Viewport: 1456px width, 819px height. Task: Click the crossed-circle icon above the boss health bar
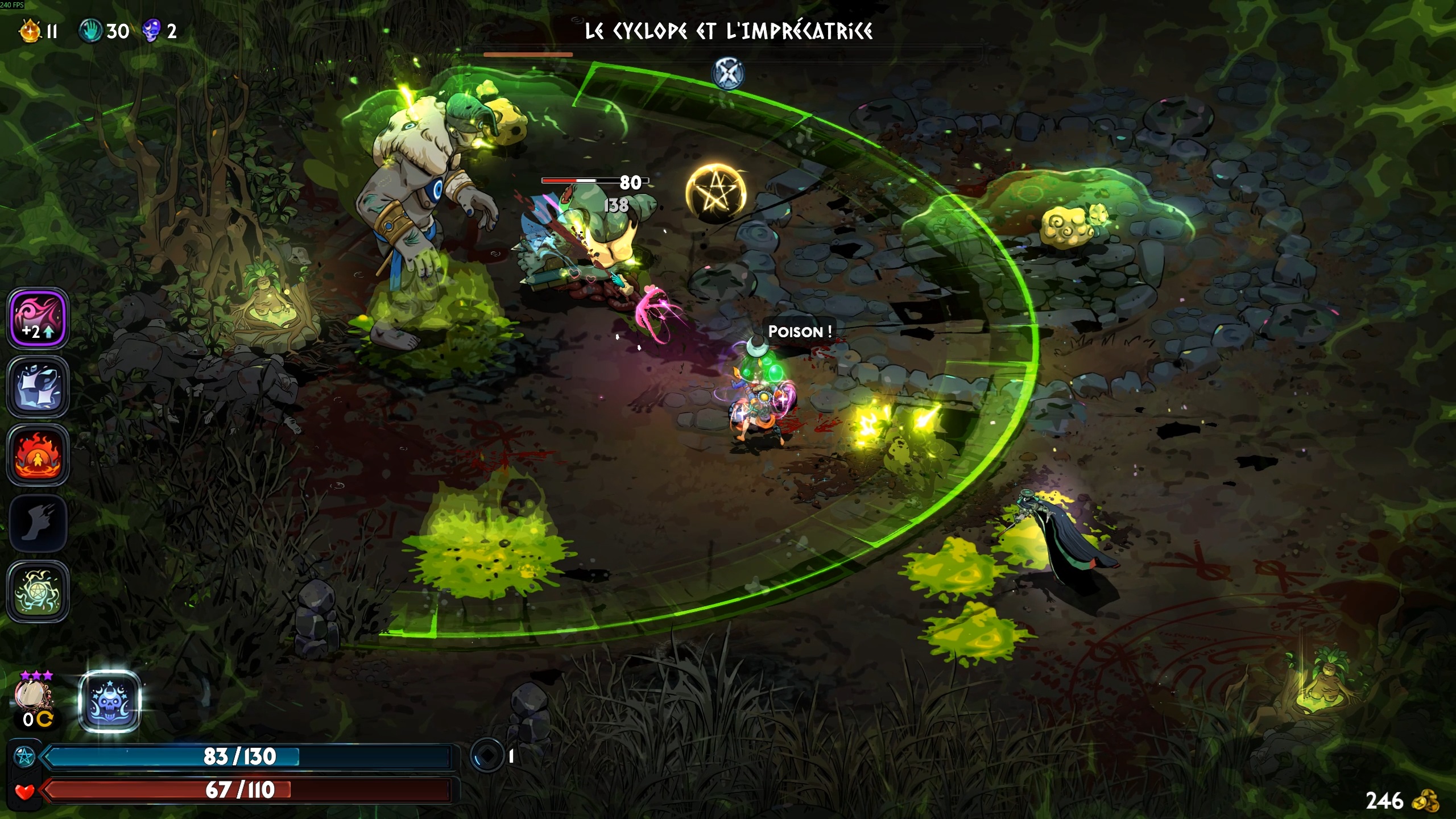click(x=727, y=74)
